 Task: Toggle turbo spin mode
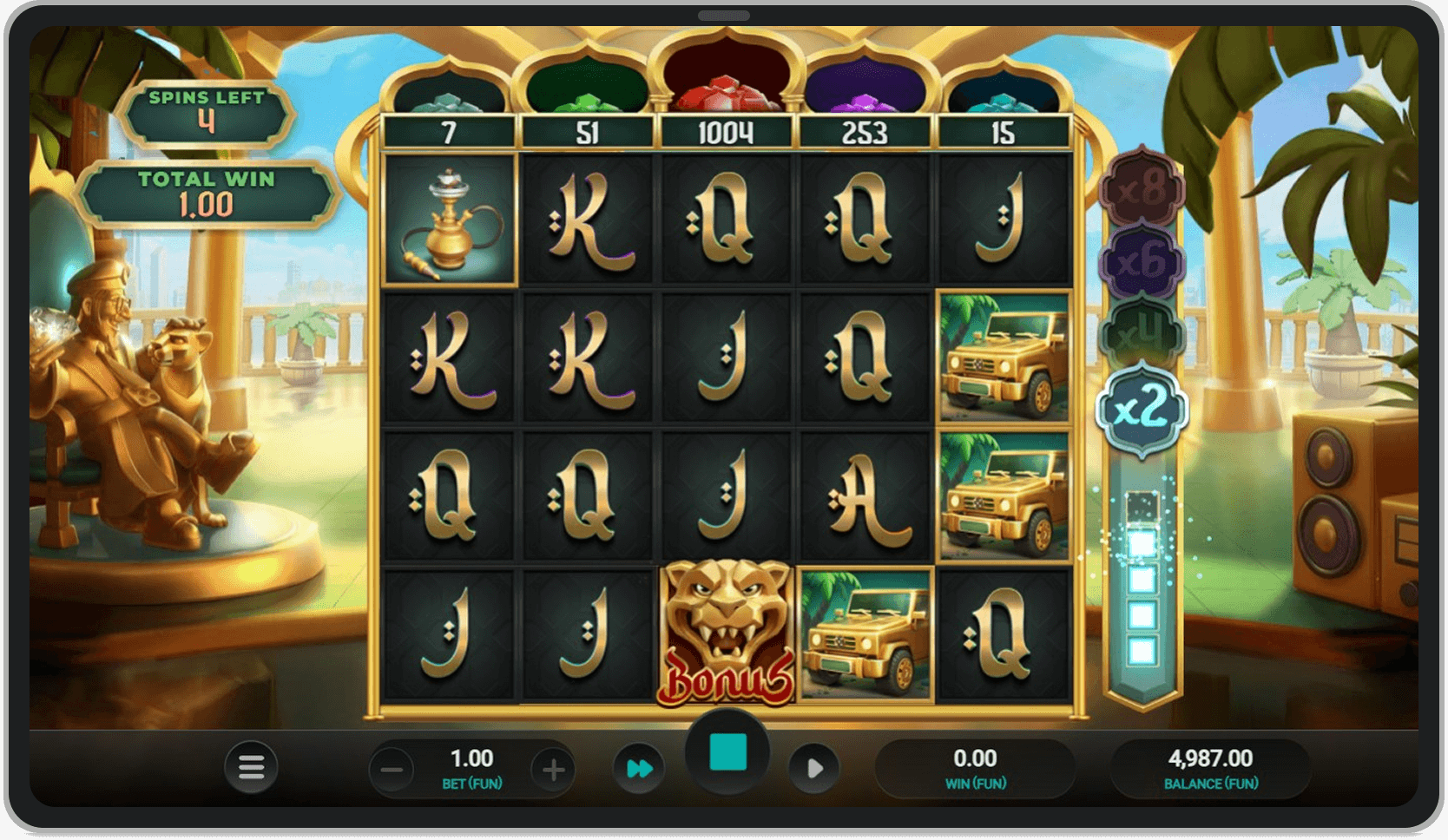(x=640, y=767)
